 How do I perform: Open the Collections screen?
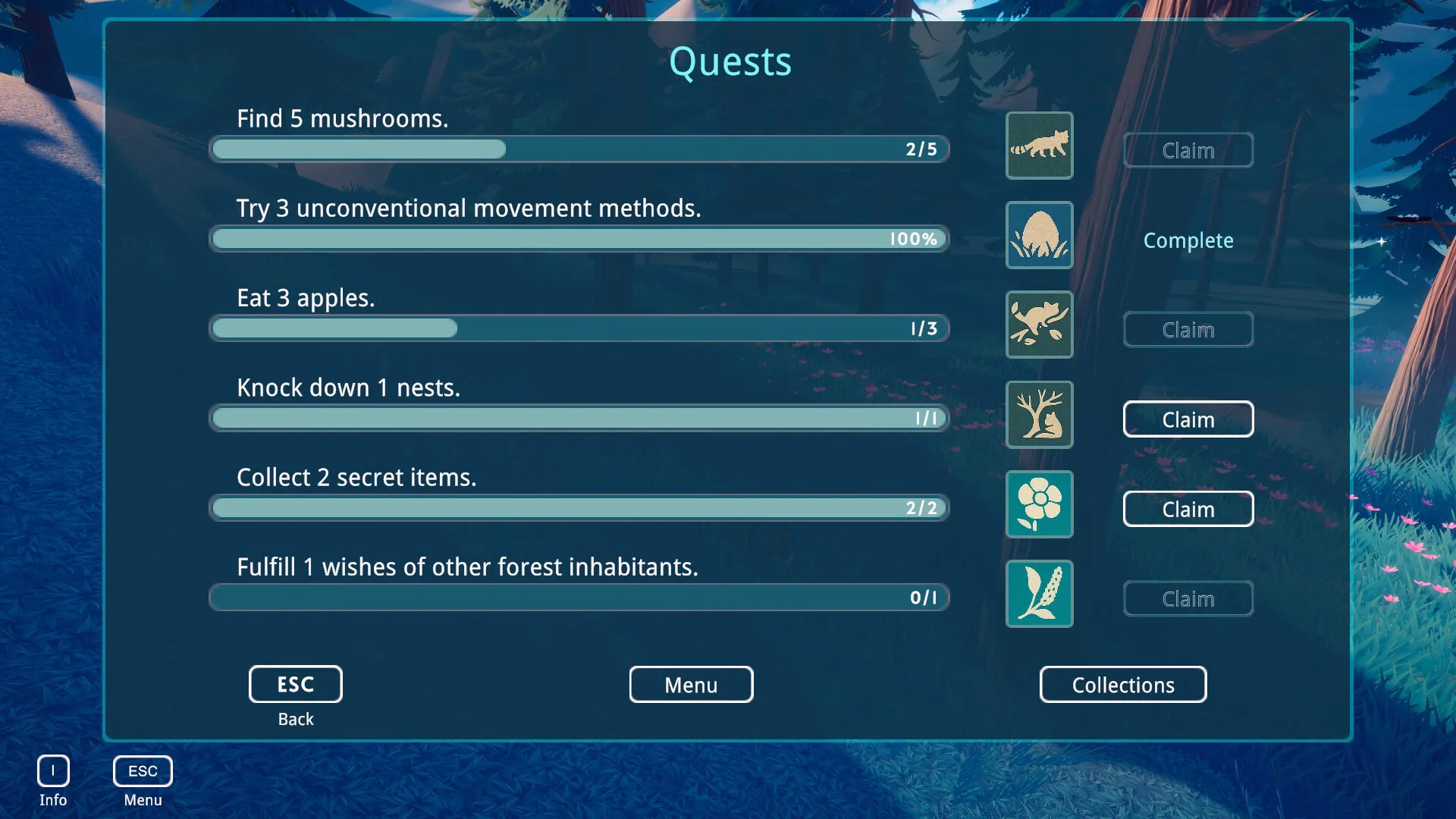(1122, 685)
